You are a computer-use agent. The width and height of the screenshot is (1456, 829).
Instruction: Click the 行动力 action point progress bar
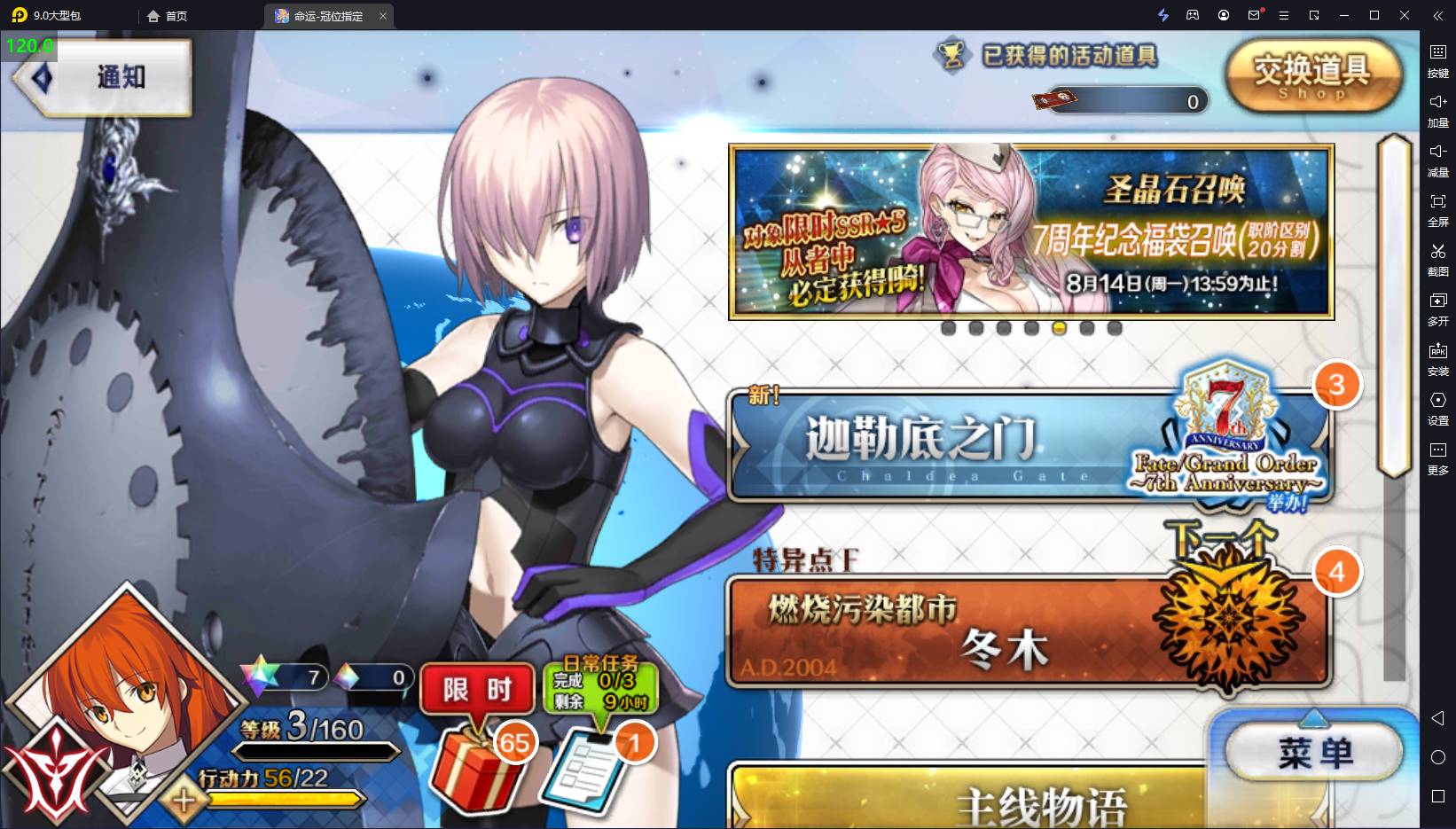(286, 799)
